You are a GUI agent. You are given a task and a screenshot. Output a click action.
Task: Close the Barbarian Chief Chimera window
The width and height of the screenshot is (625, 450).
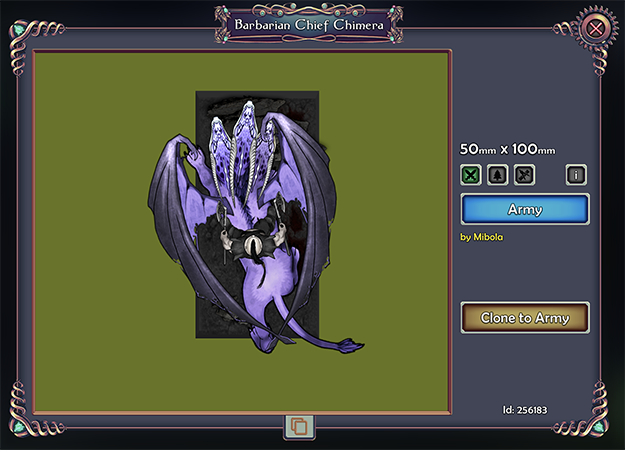point(596,28)
